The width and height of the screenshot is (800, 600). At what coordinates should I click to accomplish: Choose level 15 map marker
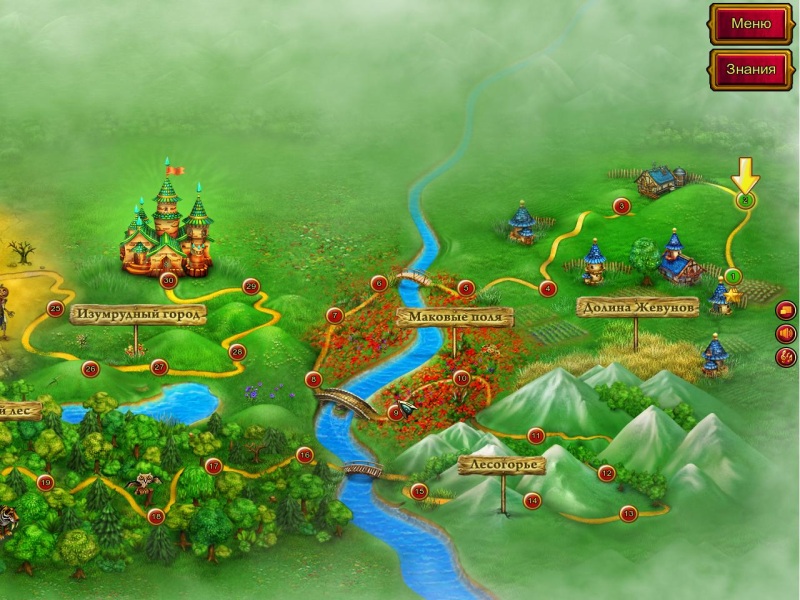(419, 490)
